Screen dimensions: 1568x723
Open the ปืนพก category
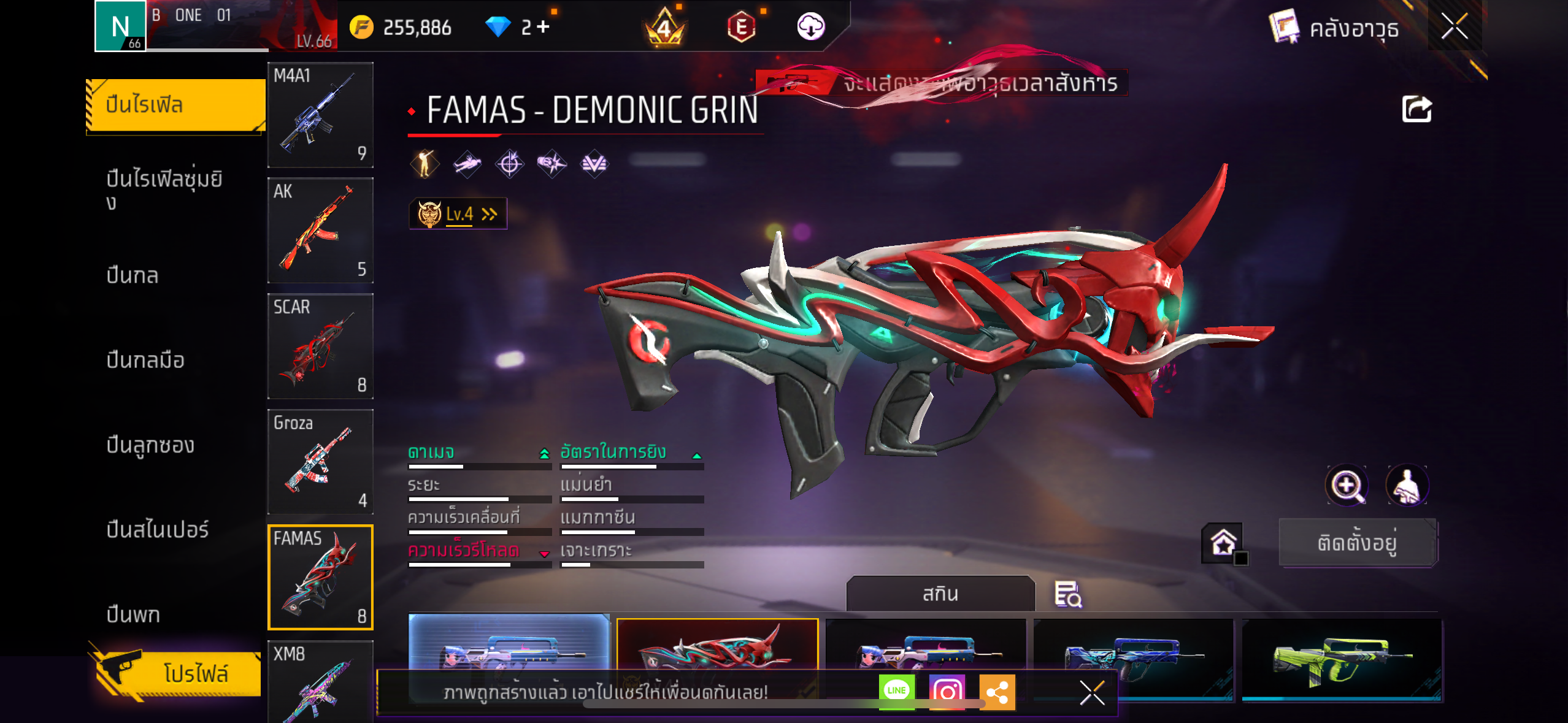click(x=133, y=614)
